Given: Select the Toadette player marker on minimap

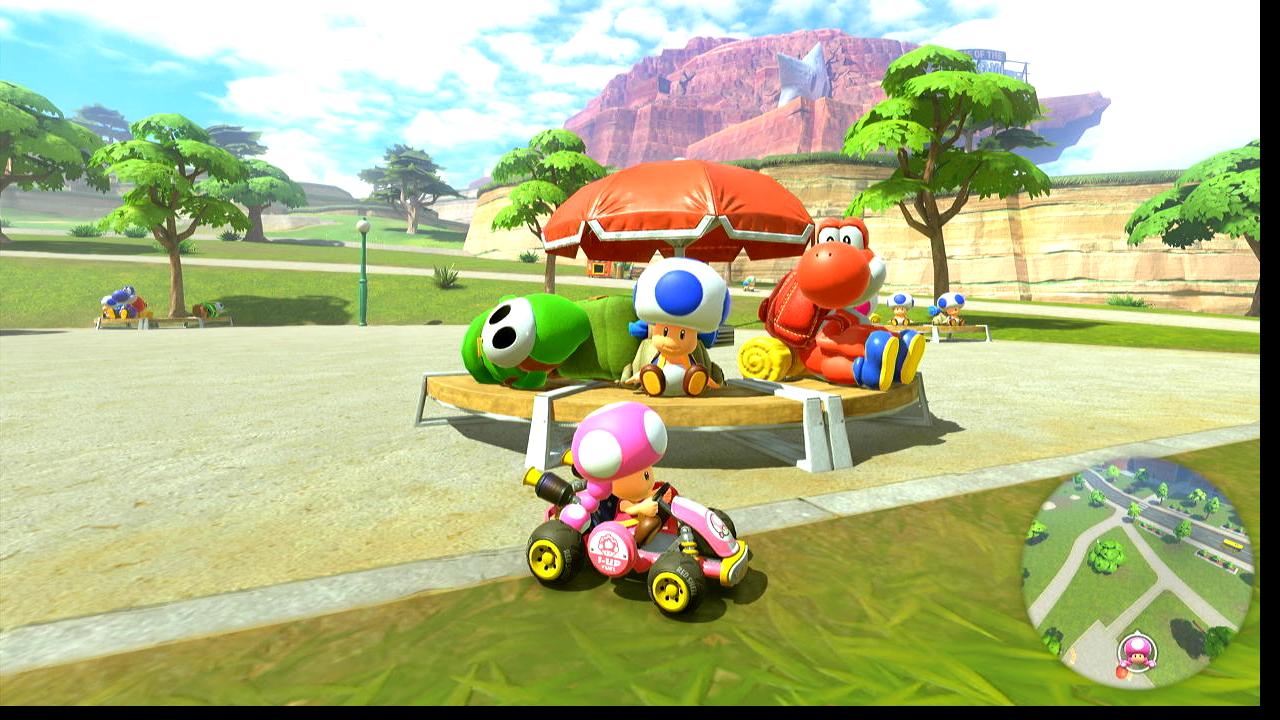Looking at the screenshot, I should (1136, 652).
